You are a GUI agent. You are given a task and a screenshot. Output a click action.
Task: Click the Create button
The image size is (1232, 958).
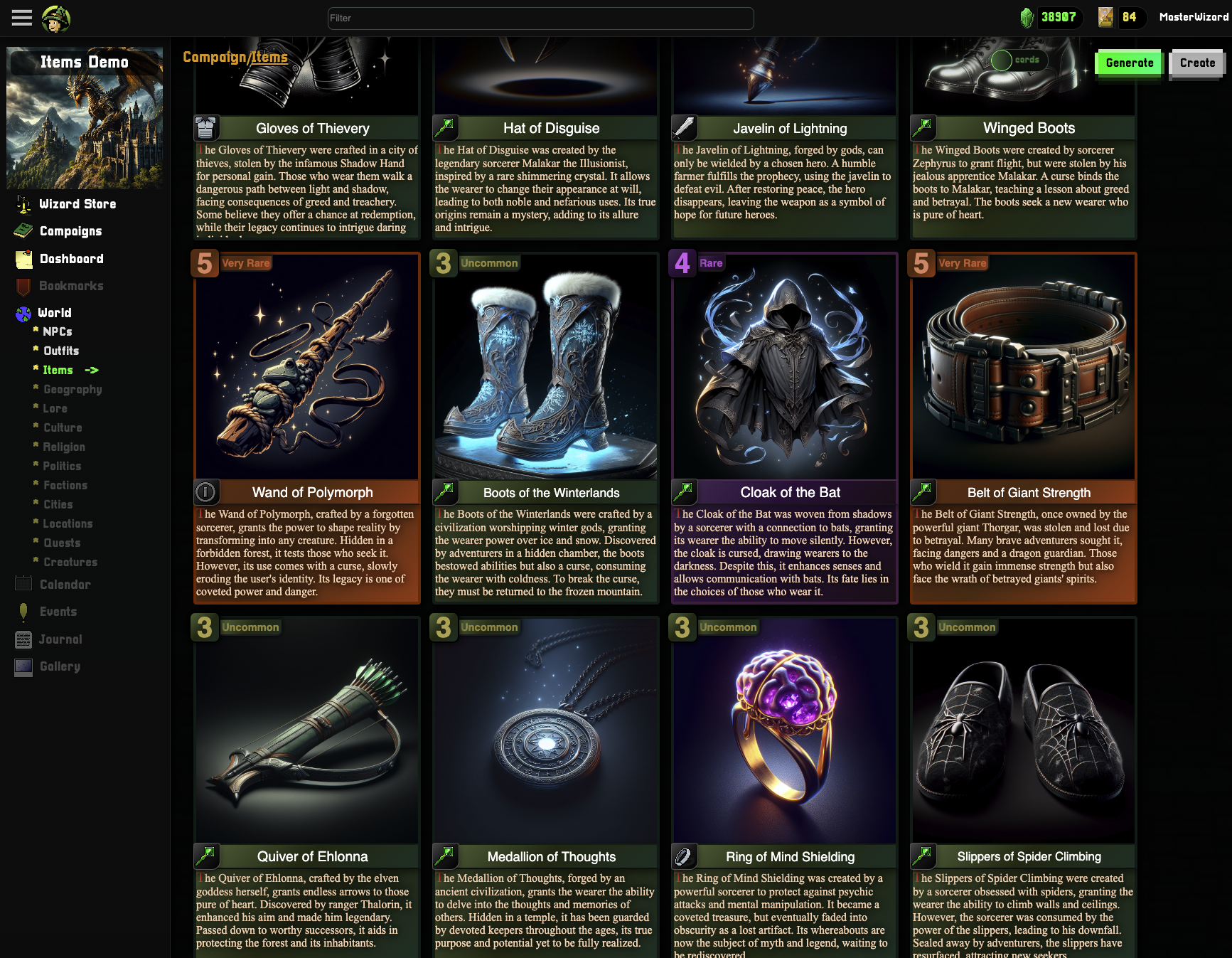click(x=1197, y=63)
